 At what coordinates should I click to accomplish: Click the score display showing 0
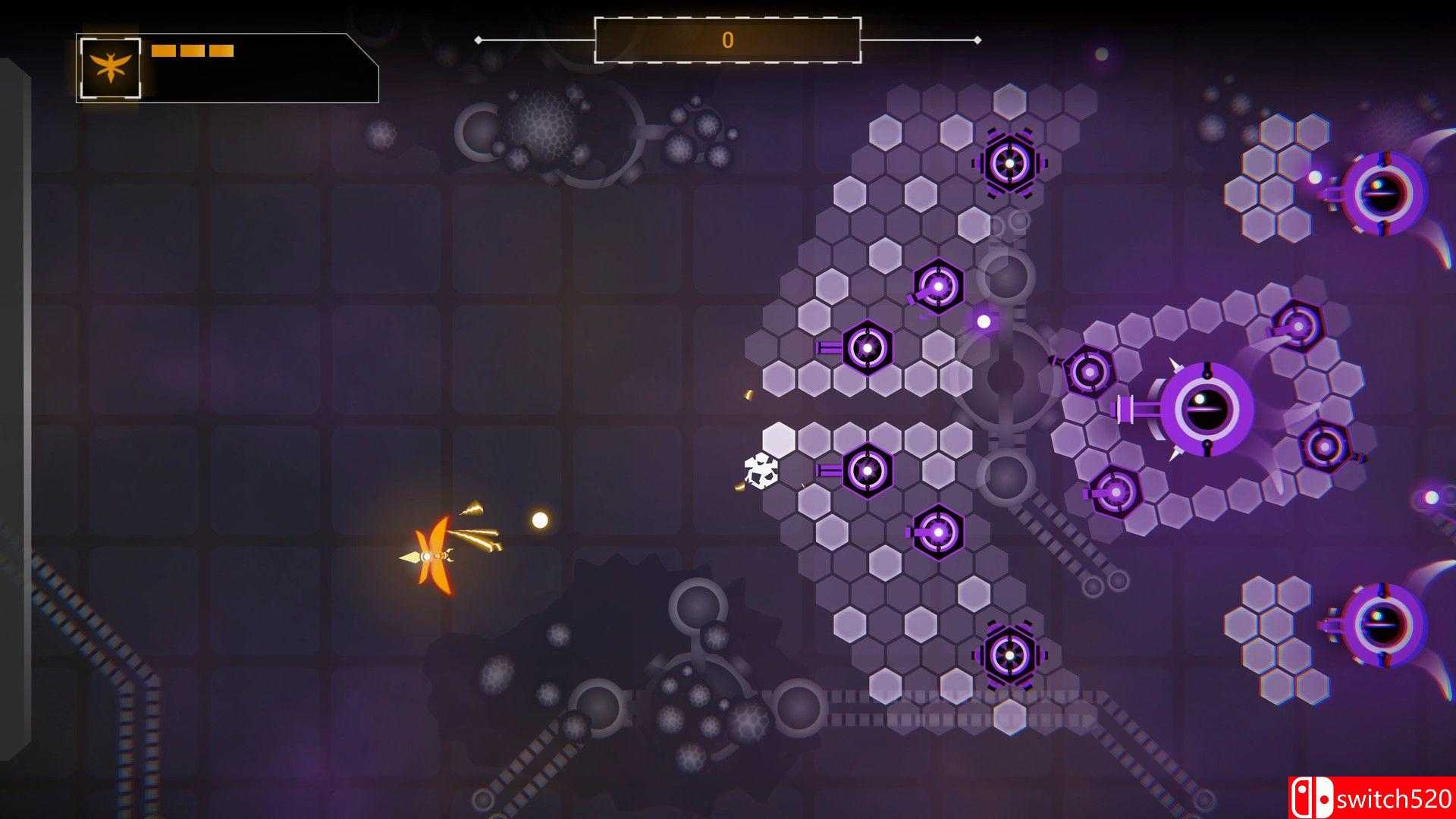point(728,39)
